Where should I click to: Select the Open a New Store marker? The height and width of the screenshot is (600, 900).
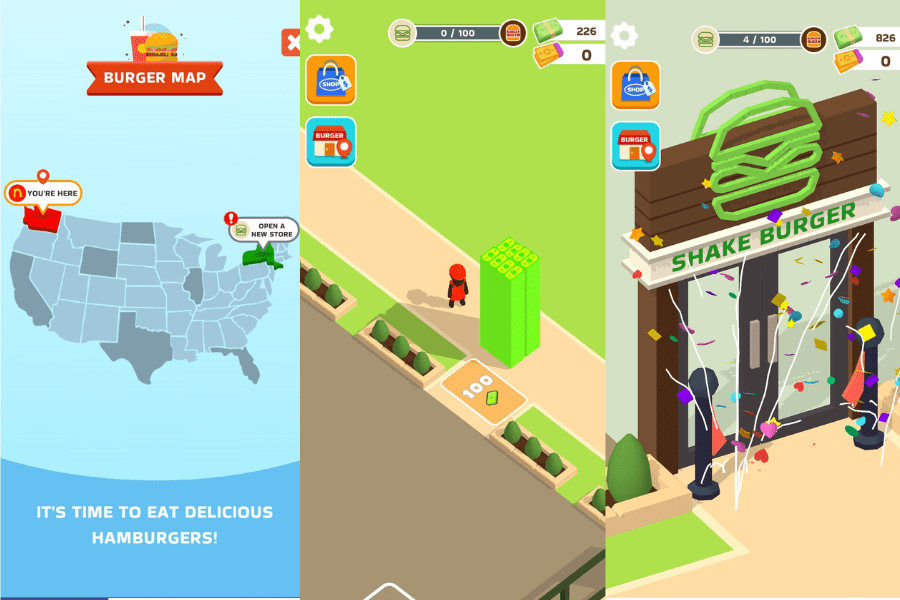(x=264, y=229)
